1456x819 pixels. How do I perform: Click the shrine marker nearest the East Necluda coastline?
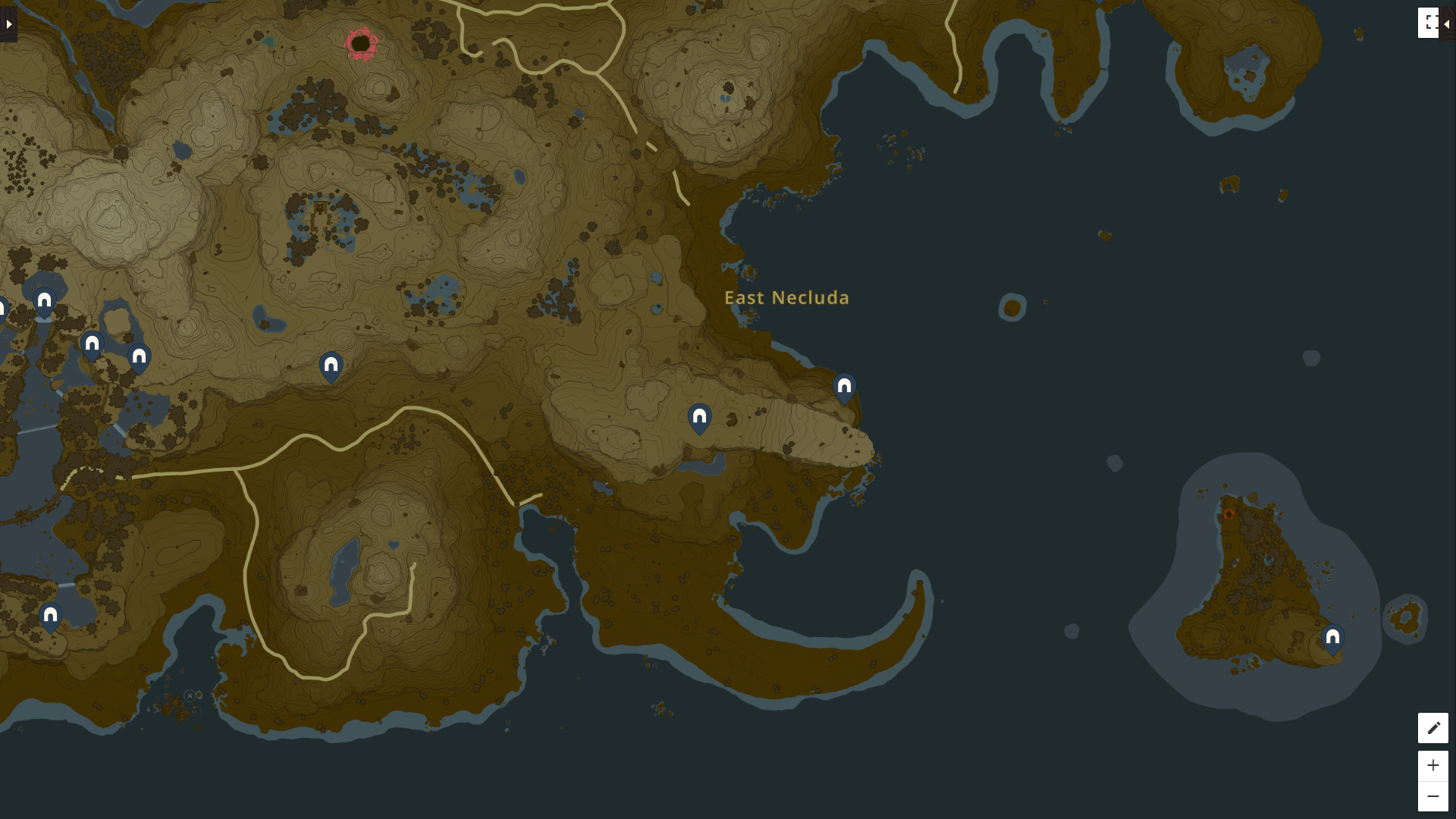844,386
